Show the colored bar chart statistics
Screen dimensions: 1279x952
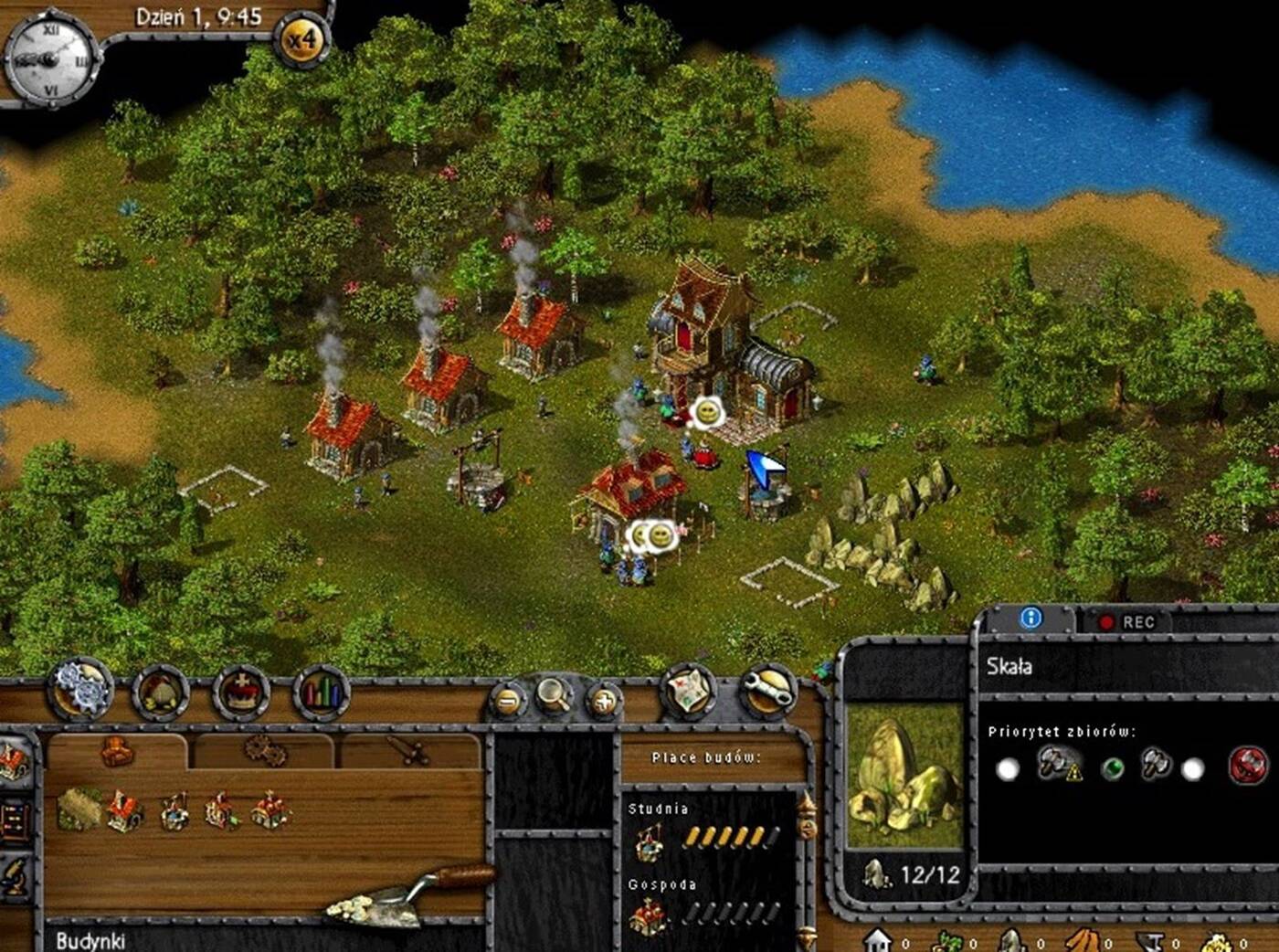321,693
